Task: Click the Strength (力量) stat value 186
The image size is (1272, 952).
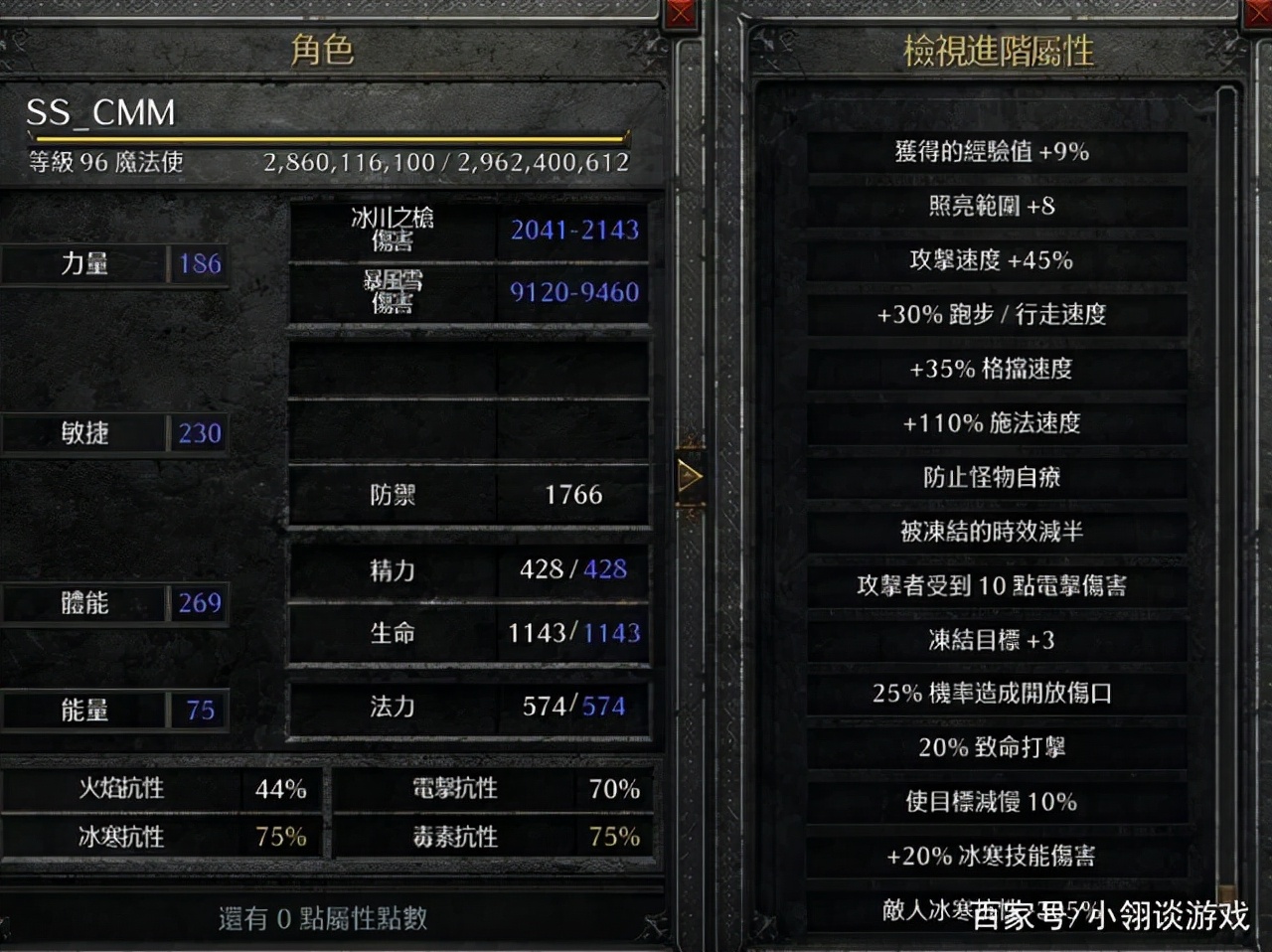Action: [197, 263]
